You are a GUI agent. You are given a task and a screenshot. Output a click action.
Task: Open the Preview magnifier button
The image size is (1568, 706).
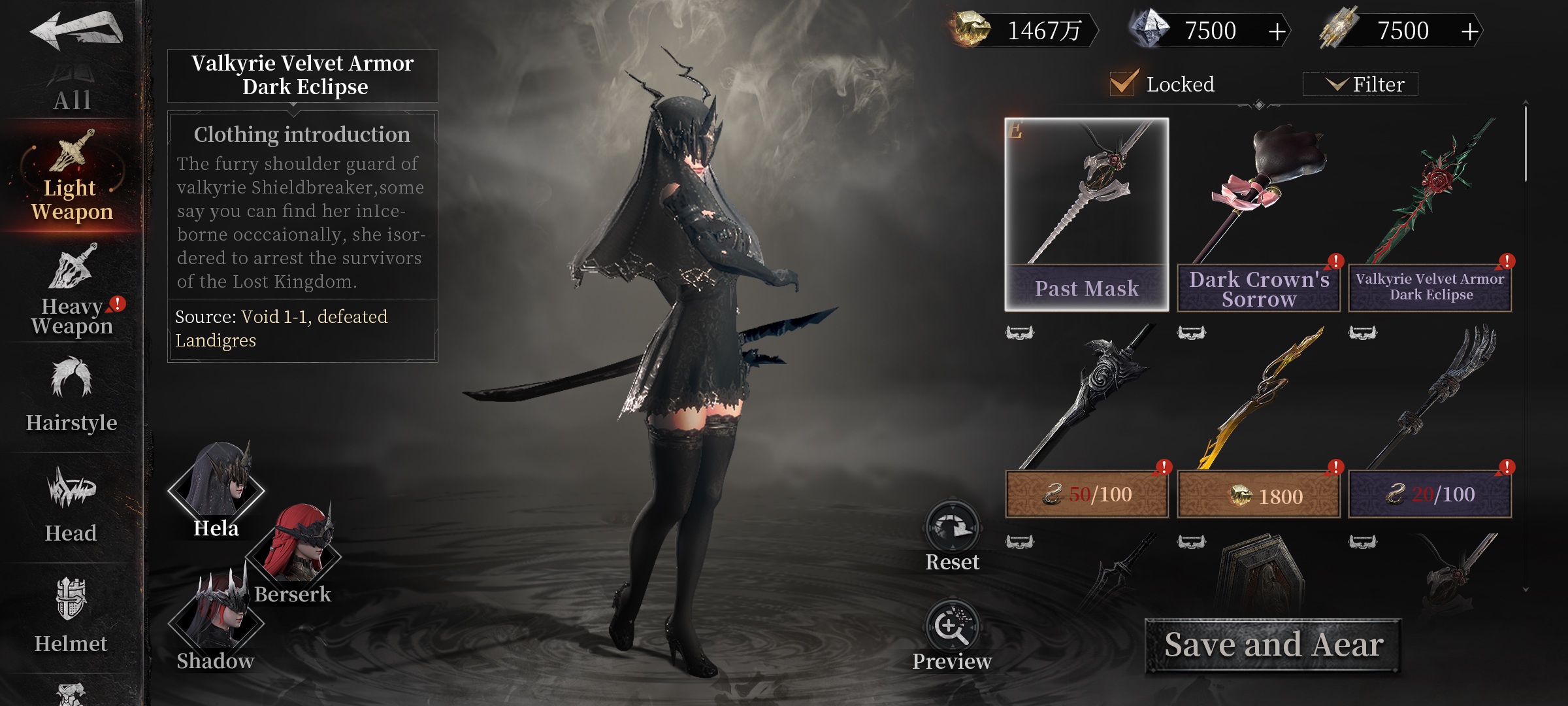952,634
